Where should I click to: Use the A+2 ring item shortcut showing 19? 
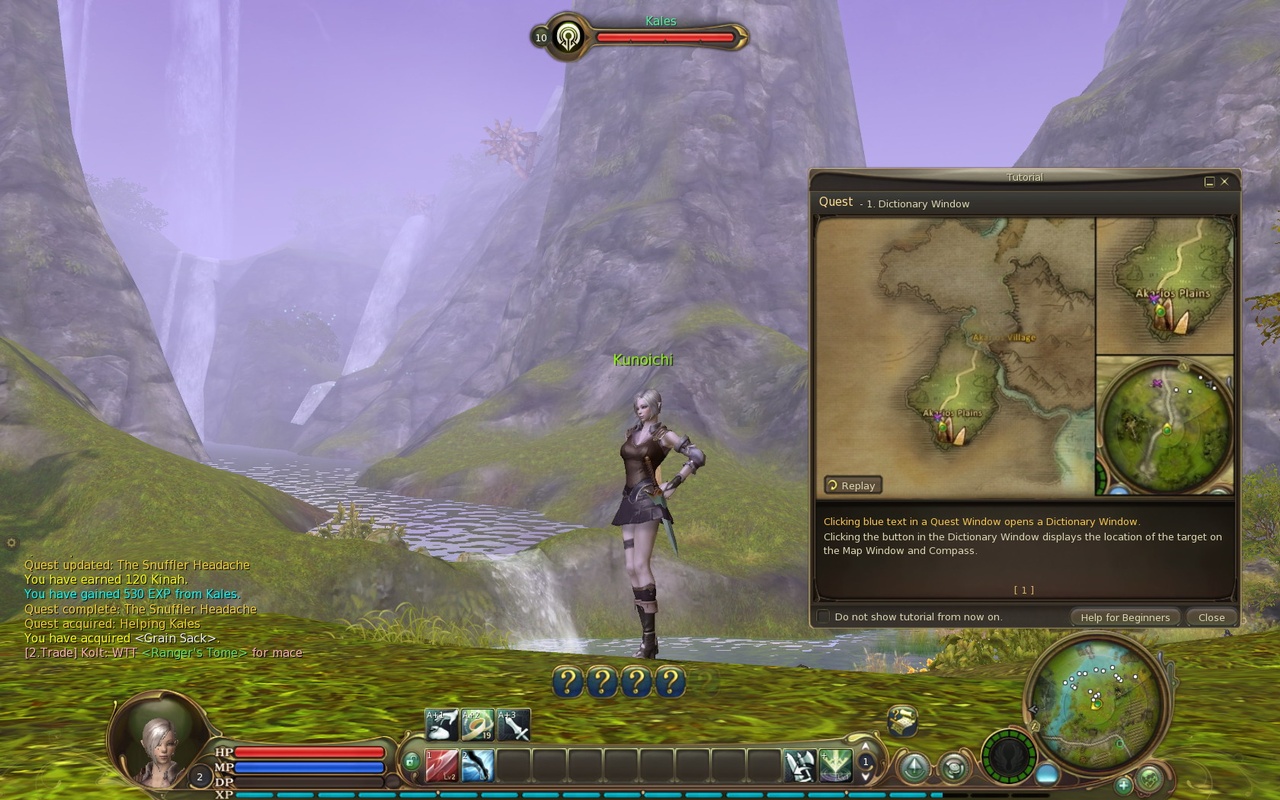[x=478, y=722]
